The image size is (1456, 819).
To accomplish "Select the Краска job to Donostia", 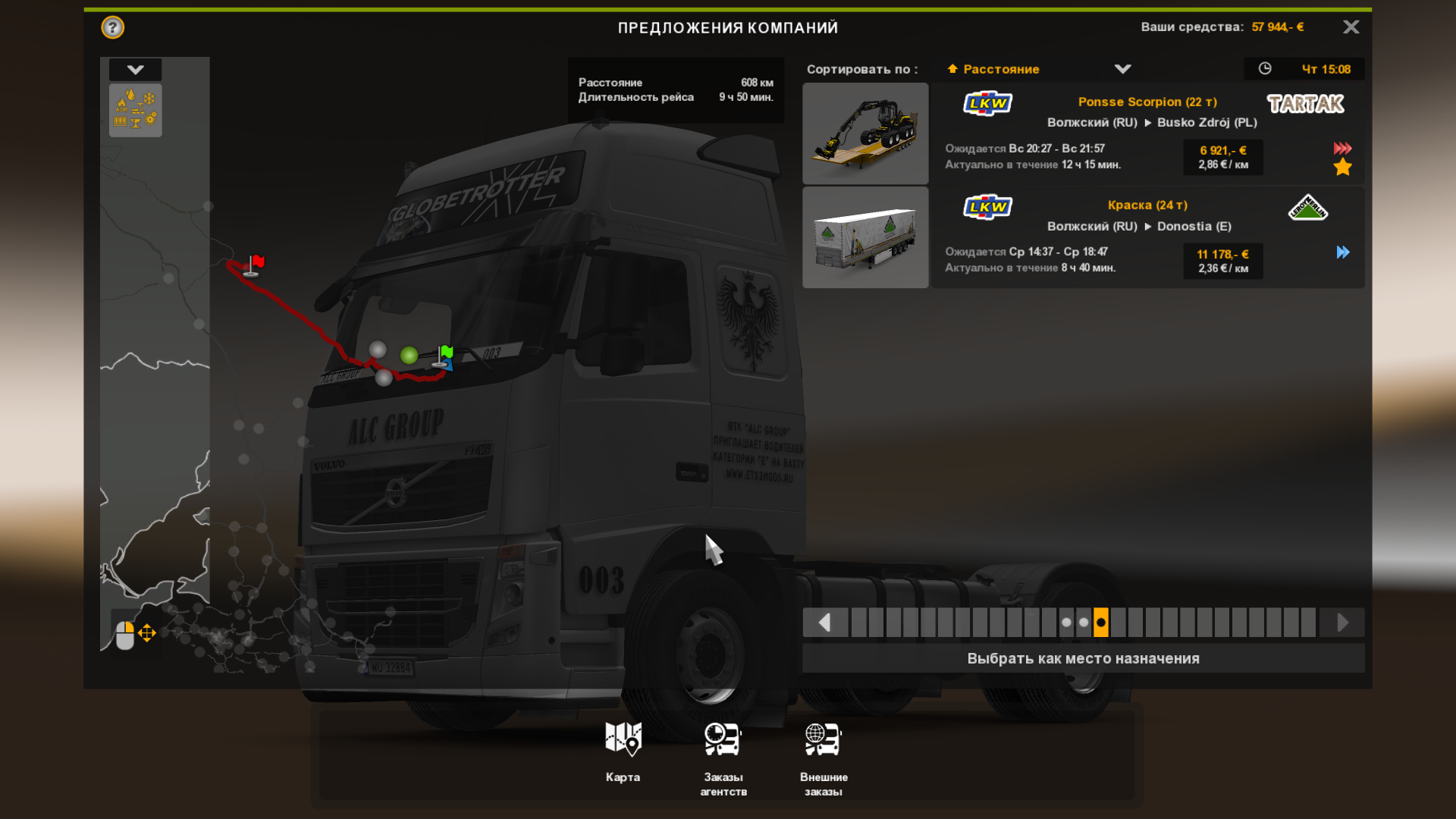I will coord(1147,237).
